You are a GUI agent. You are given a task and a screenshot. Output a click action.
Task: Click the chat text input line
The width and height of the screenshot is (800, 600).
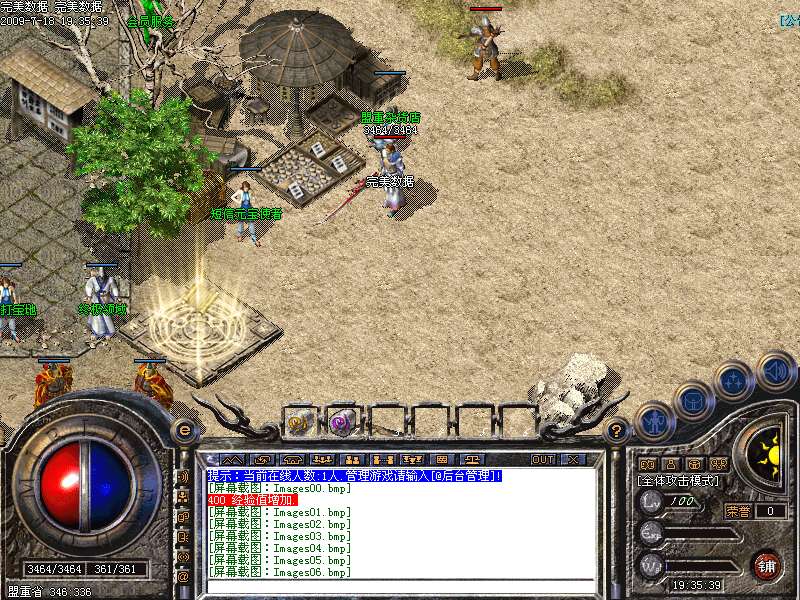tap(400, 585)
